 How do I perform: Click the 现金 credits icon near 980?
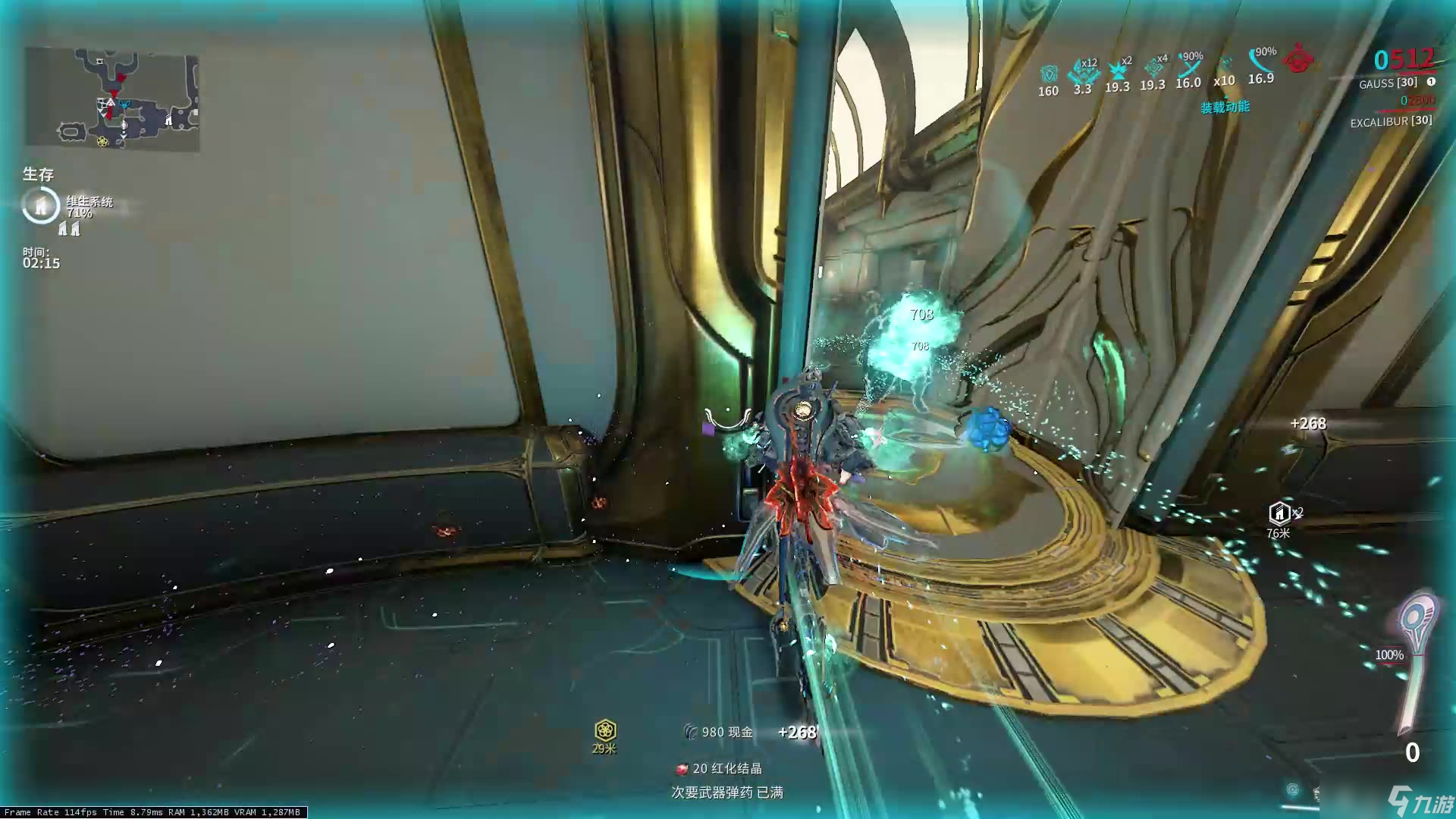tap(692, 733)
